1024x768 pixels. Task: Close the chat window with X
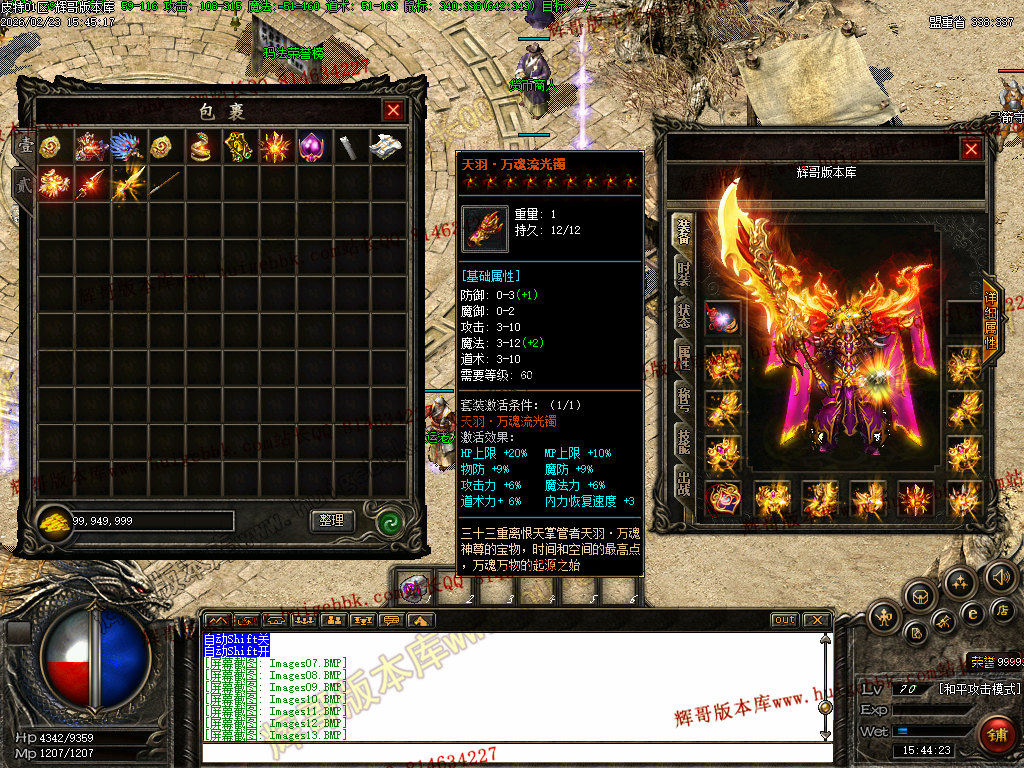[818, 620]
